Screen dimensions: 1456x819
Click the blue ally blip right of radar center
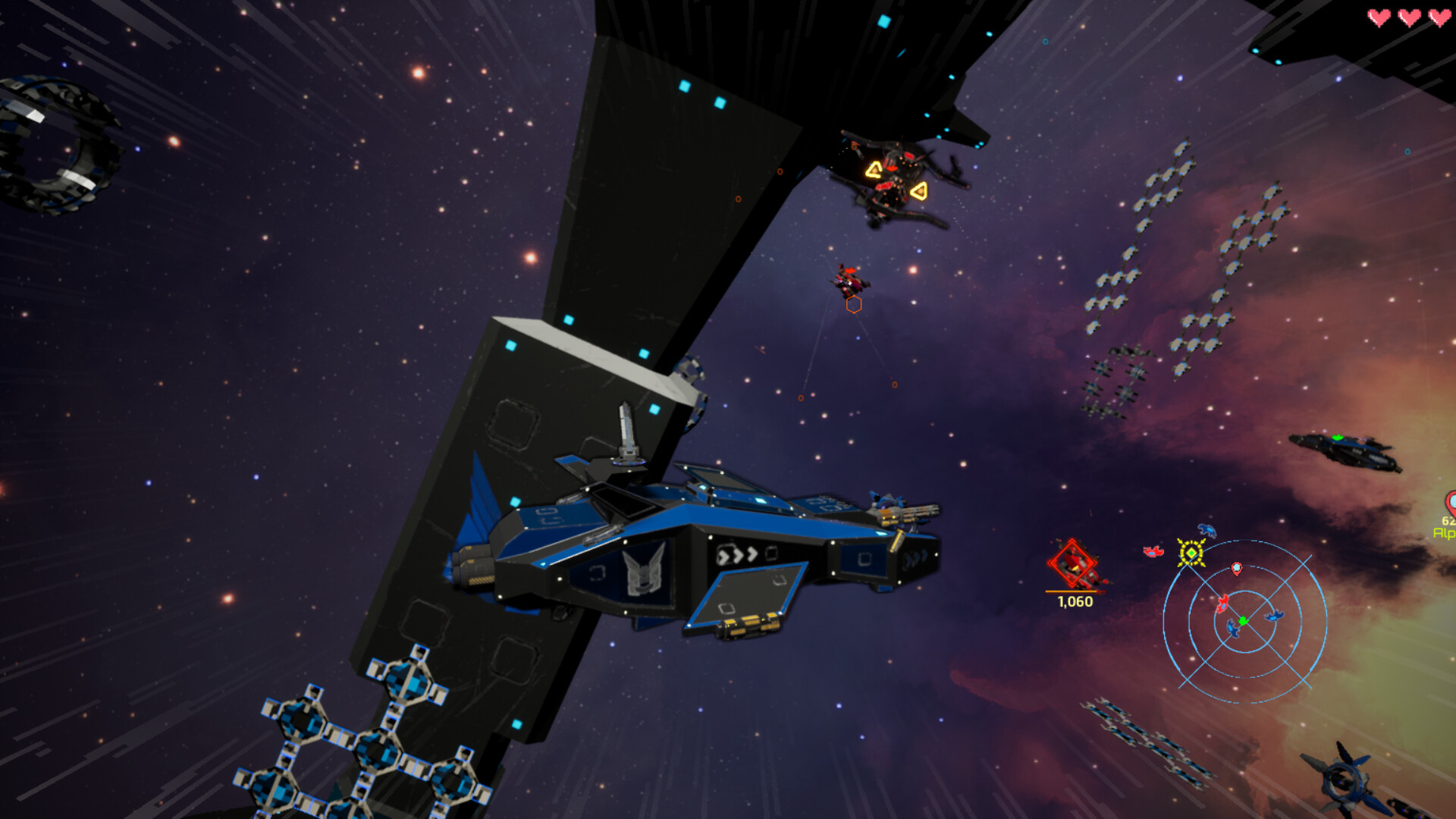point(1275,617)
